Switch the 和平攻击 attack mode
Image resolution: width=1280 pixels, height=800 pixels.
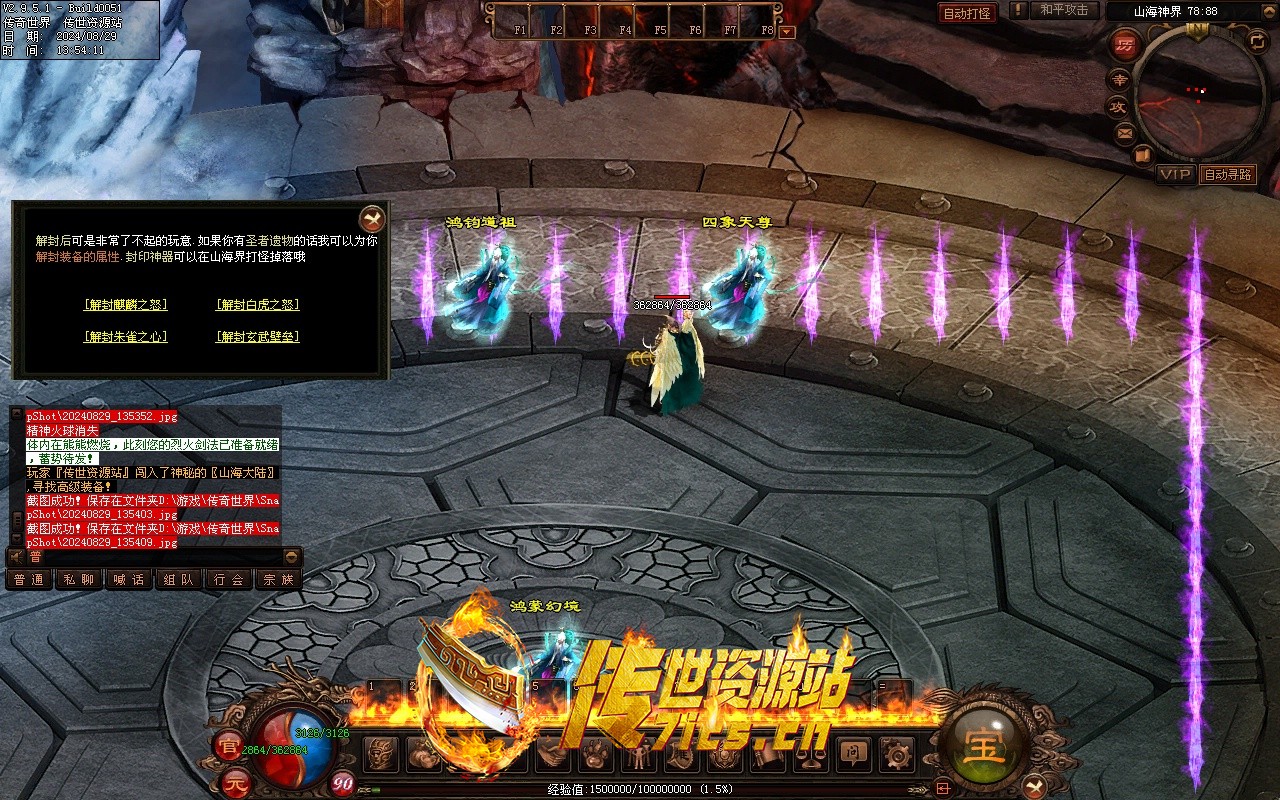[x=1063, y=11]
